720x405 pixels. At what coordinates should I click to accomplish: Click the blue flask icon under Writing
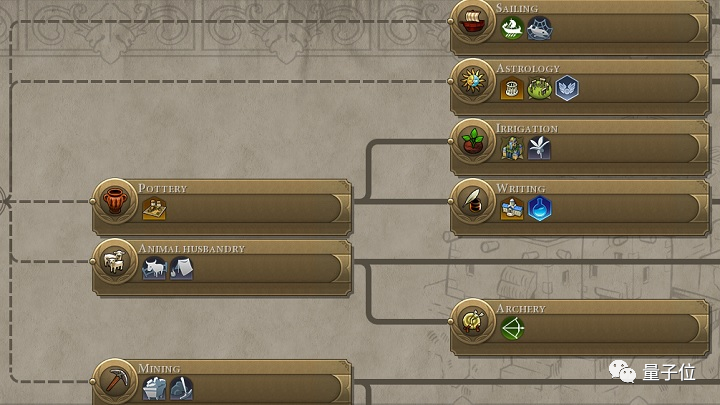pos(540,208)
